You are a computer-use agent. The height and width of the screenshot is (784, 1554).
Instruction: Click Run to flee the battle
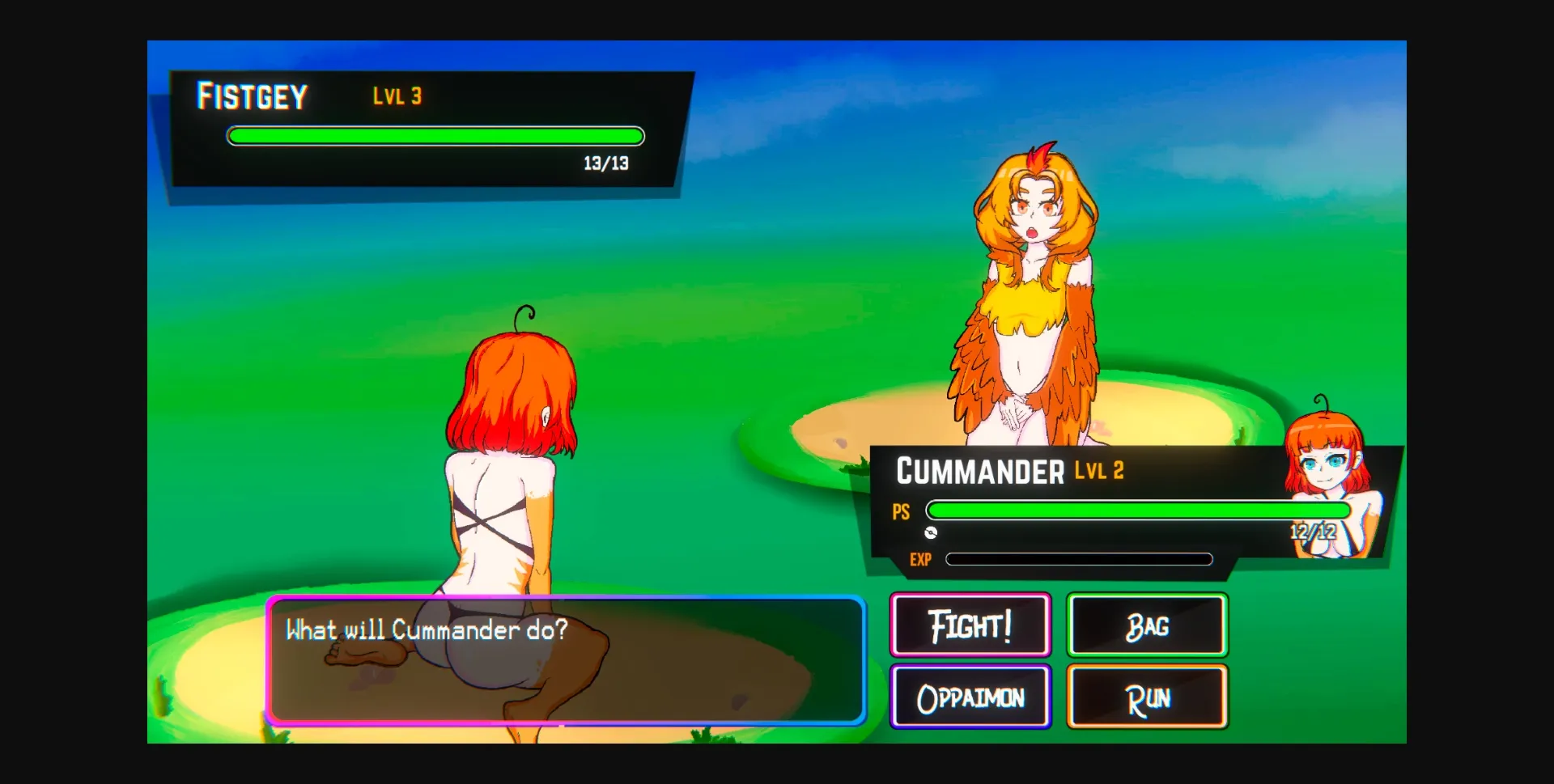[x=1147, y=696]
